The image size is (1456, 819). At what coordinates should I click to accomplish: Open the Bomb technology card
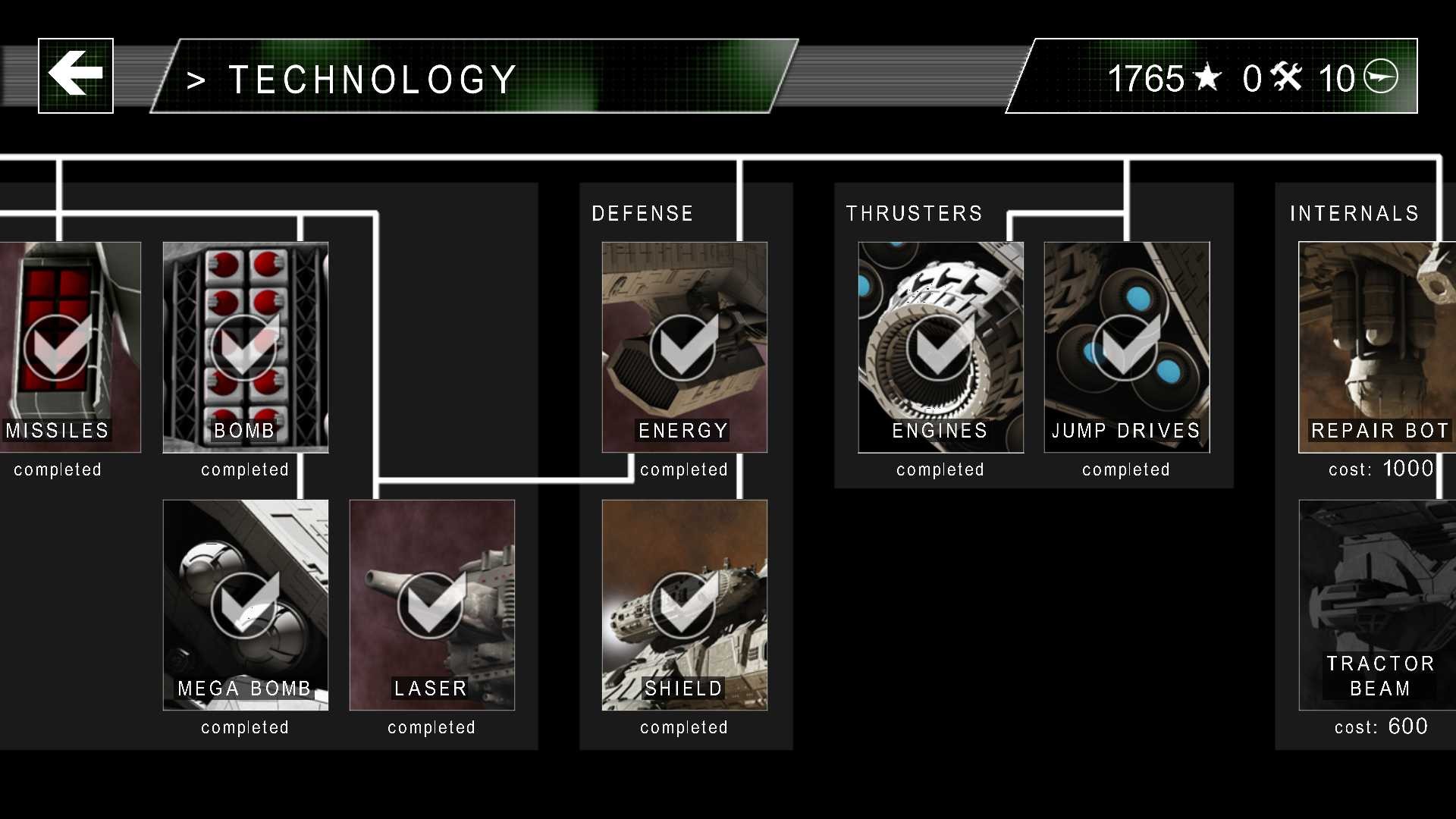tap(245, 347)
